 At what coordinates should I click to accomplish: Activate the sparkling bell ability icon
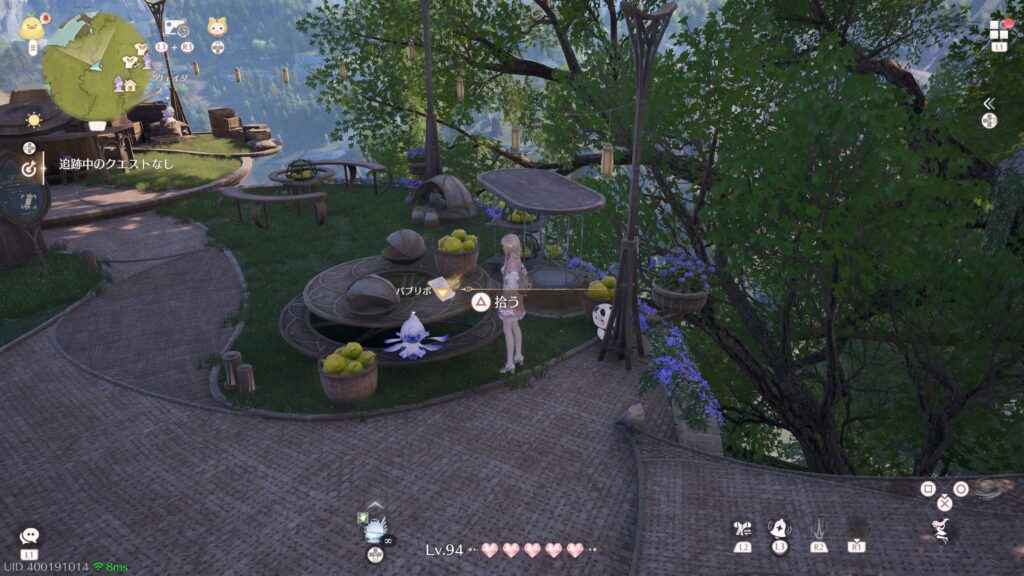point(780,528)
